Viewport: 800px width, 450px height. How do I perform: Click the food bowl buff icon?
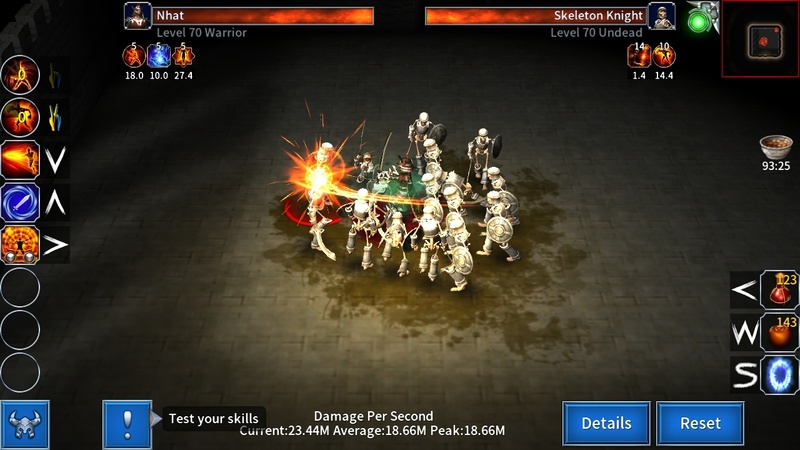776,147
